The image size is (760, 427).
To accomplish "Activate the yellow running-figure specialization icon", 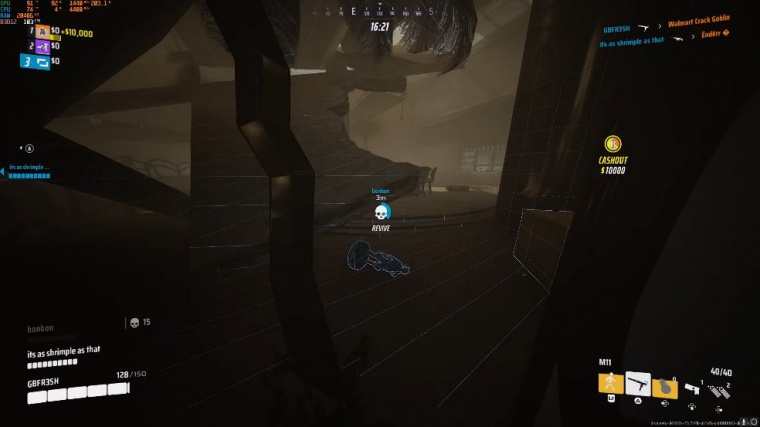I will coord(610,384).
